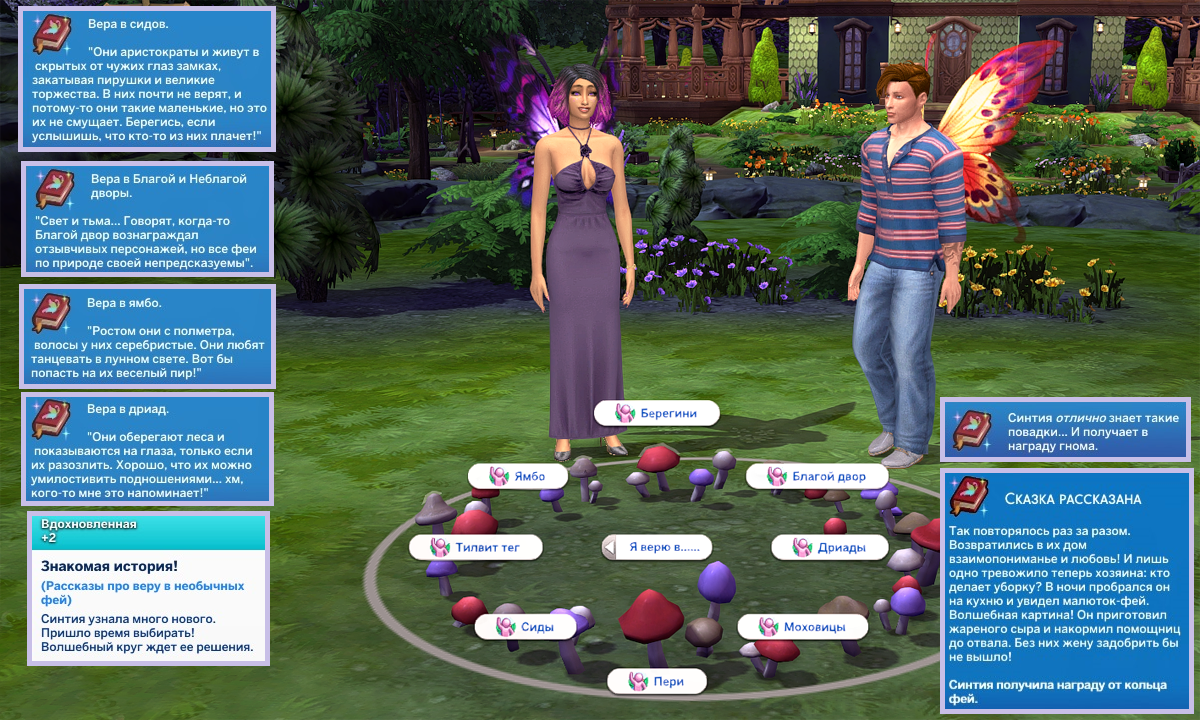Open the Вера в сидов notification

pyautogui.click(x=147, y=80)
